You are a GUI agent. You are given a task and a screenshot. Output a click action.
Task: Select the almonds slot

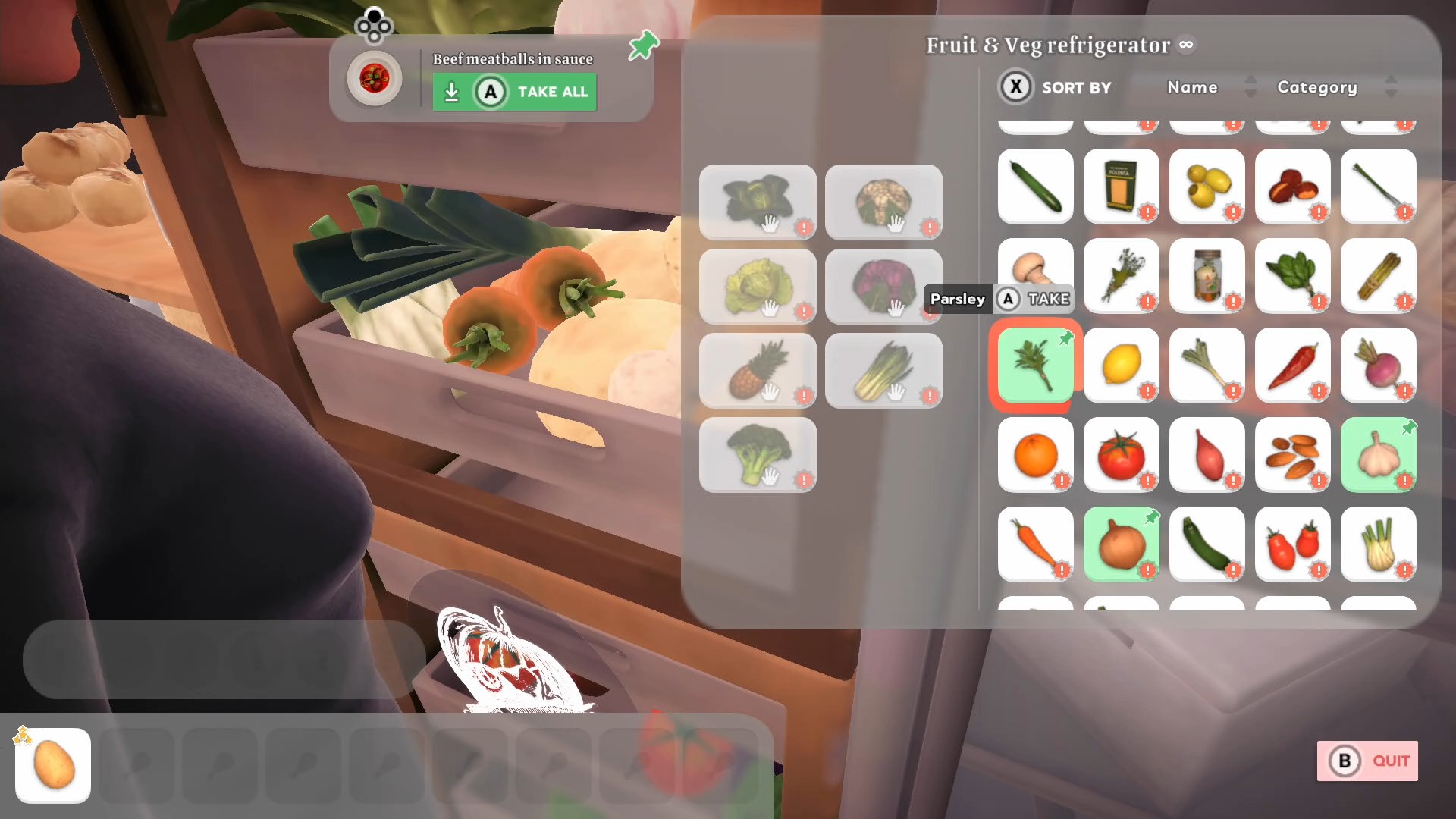(1292, 455)
